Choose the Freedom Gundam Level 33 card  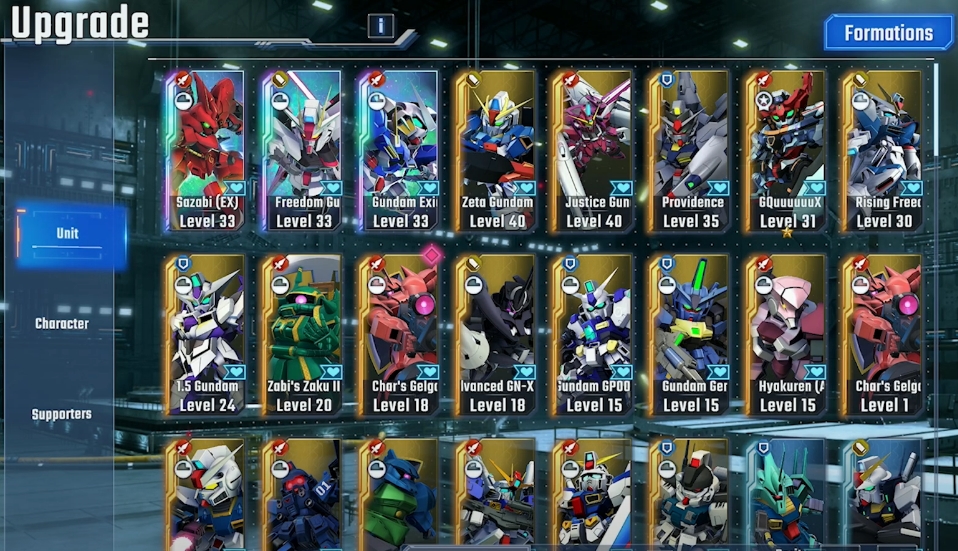point(302,150)
